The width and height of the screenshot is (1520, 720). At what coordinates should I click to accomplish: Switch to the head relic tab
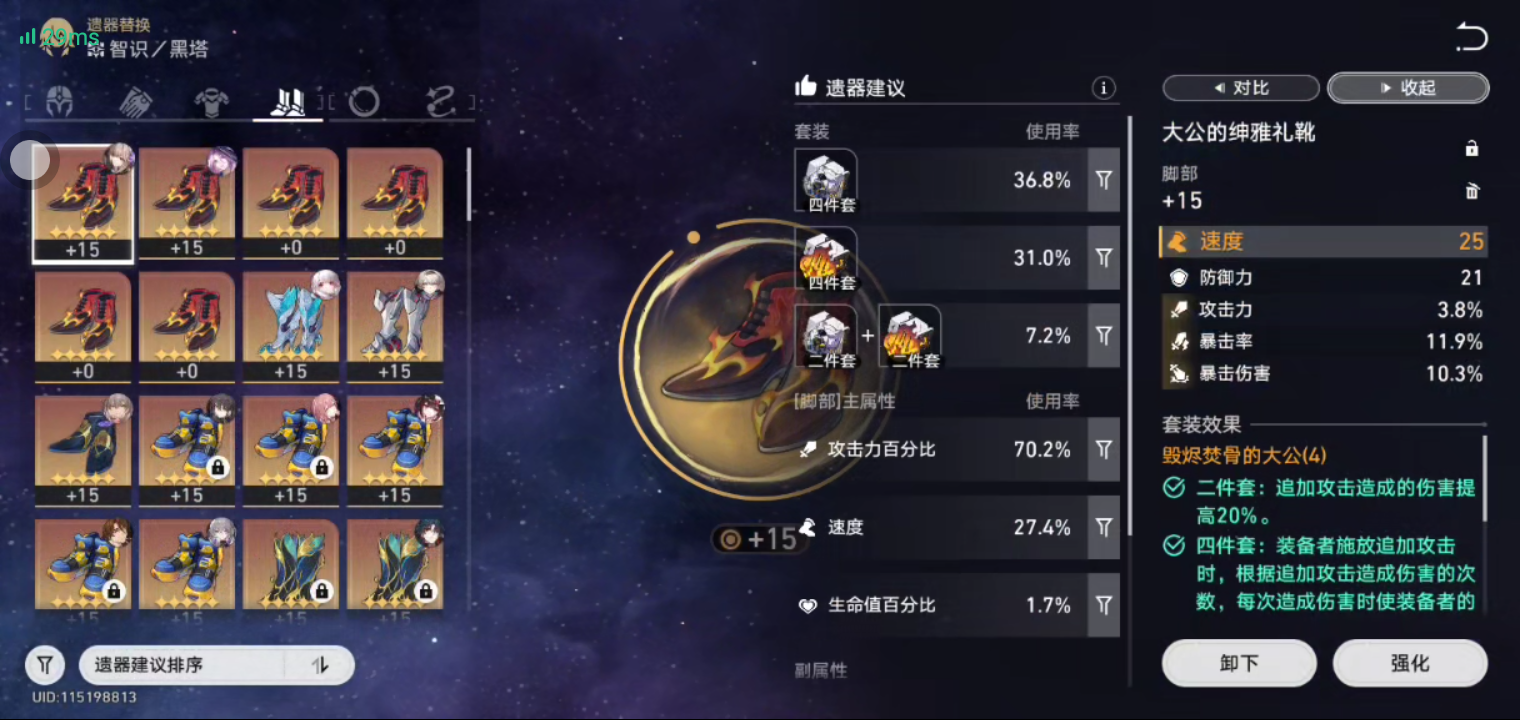point(59,102)
